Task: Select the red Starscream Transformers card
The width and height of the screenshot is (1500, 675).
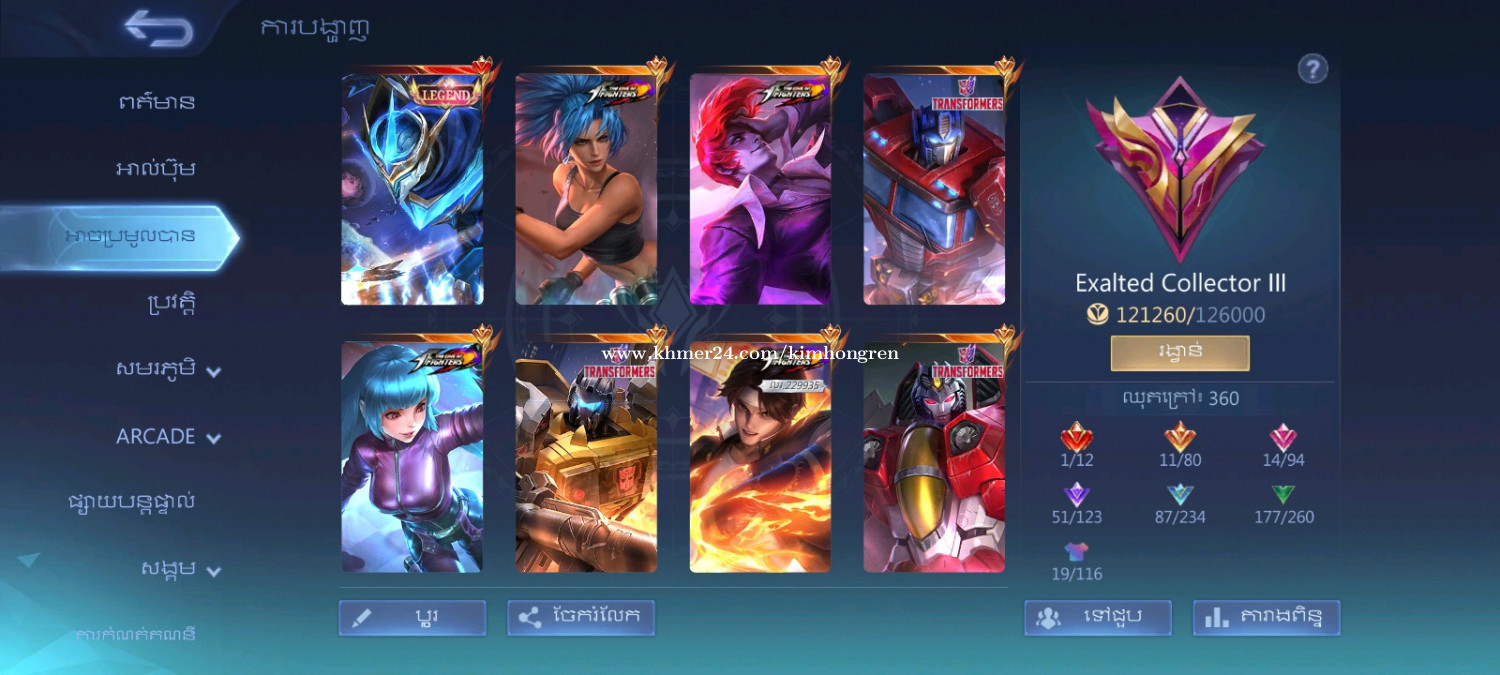Action: [x=934, y=456]
